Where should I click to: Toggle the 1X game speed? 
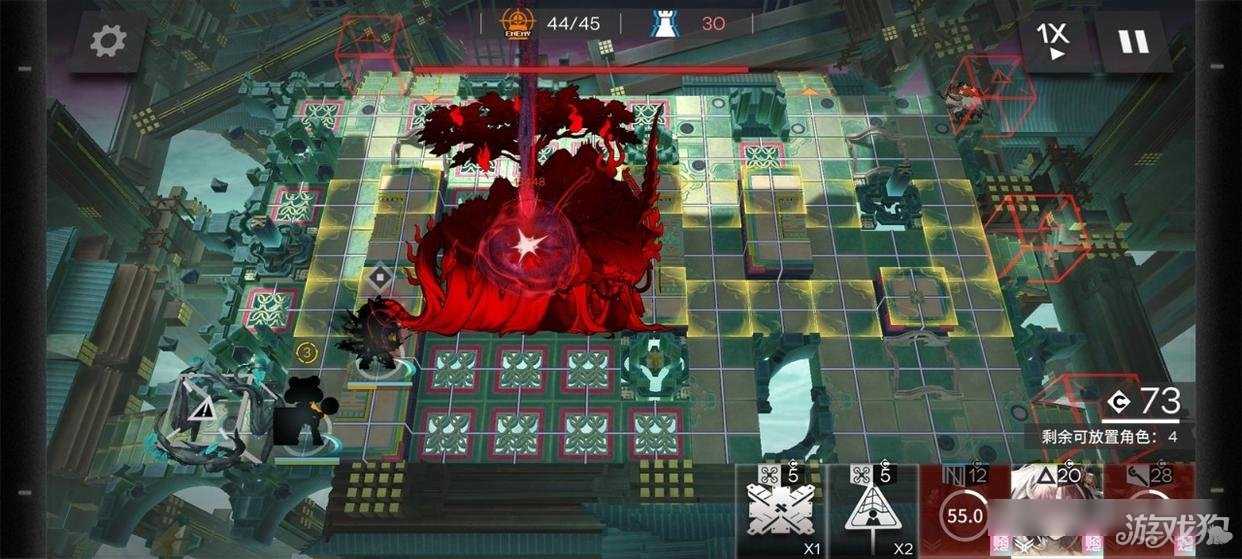[x=1053, y=42]
